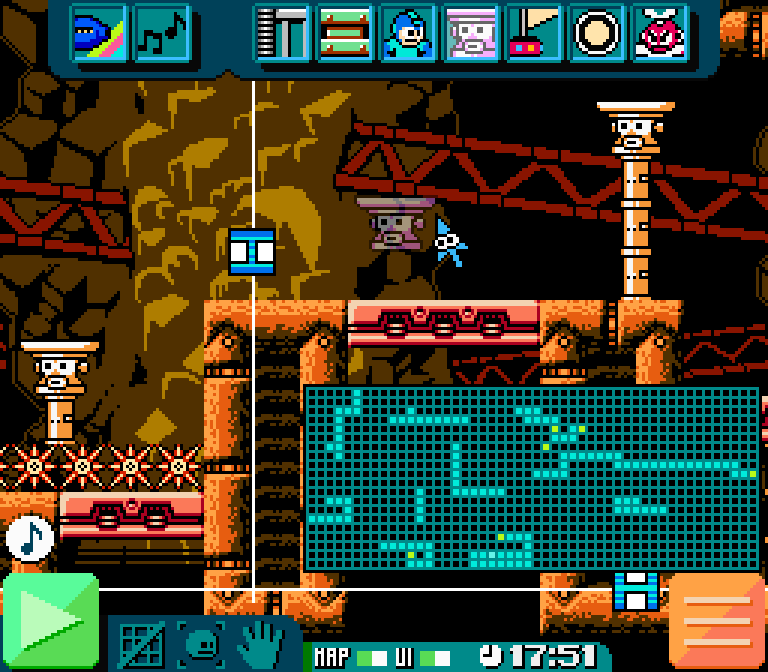
Task: Pick the Mega Man player icon
Action: (408, 33)
